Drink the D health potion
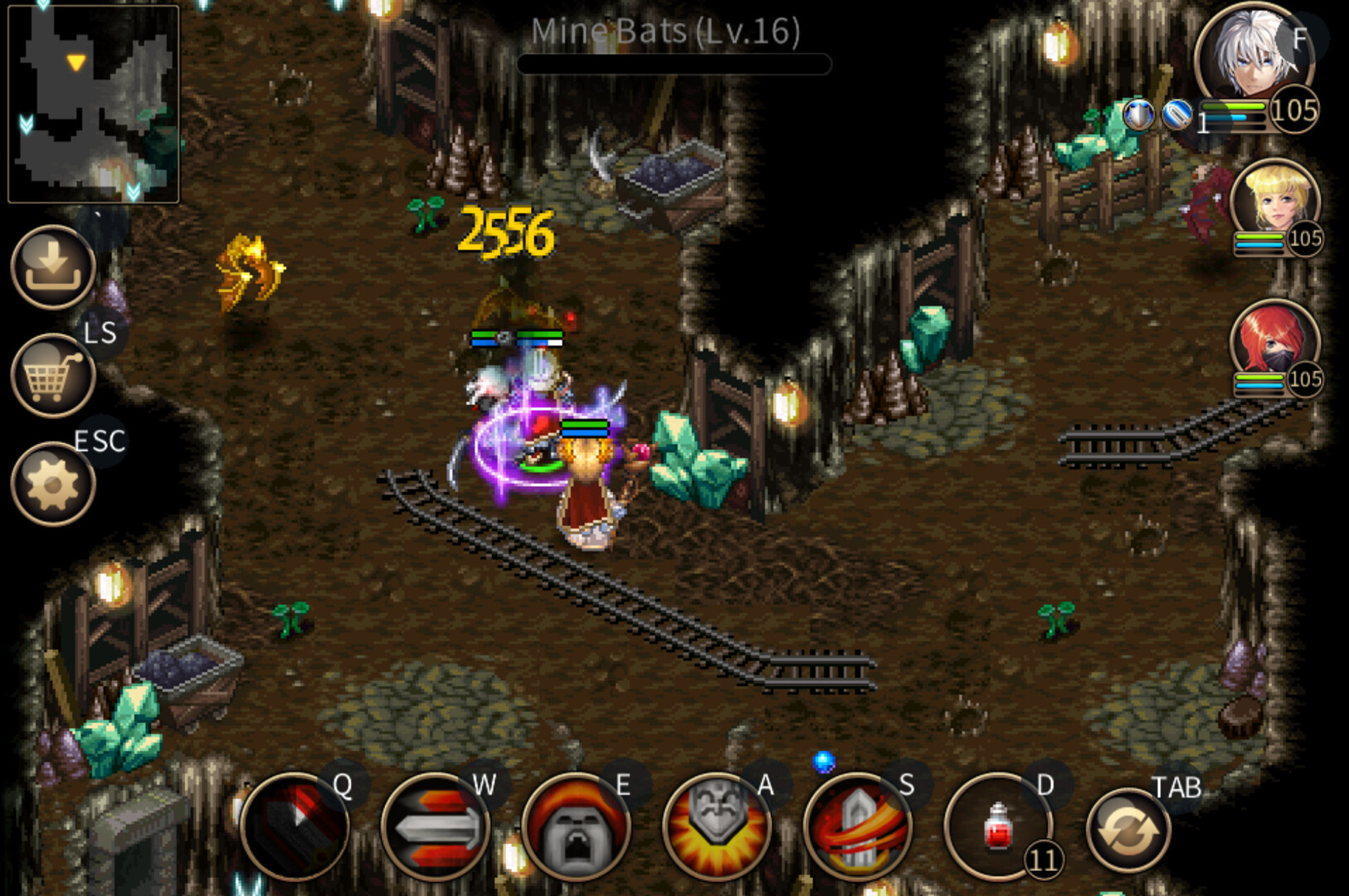Viewport: 1349px width, 896px height. click(x=1000, y=830)
